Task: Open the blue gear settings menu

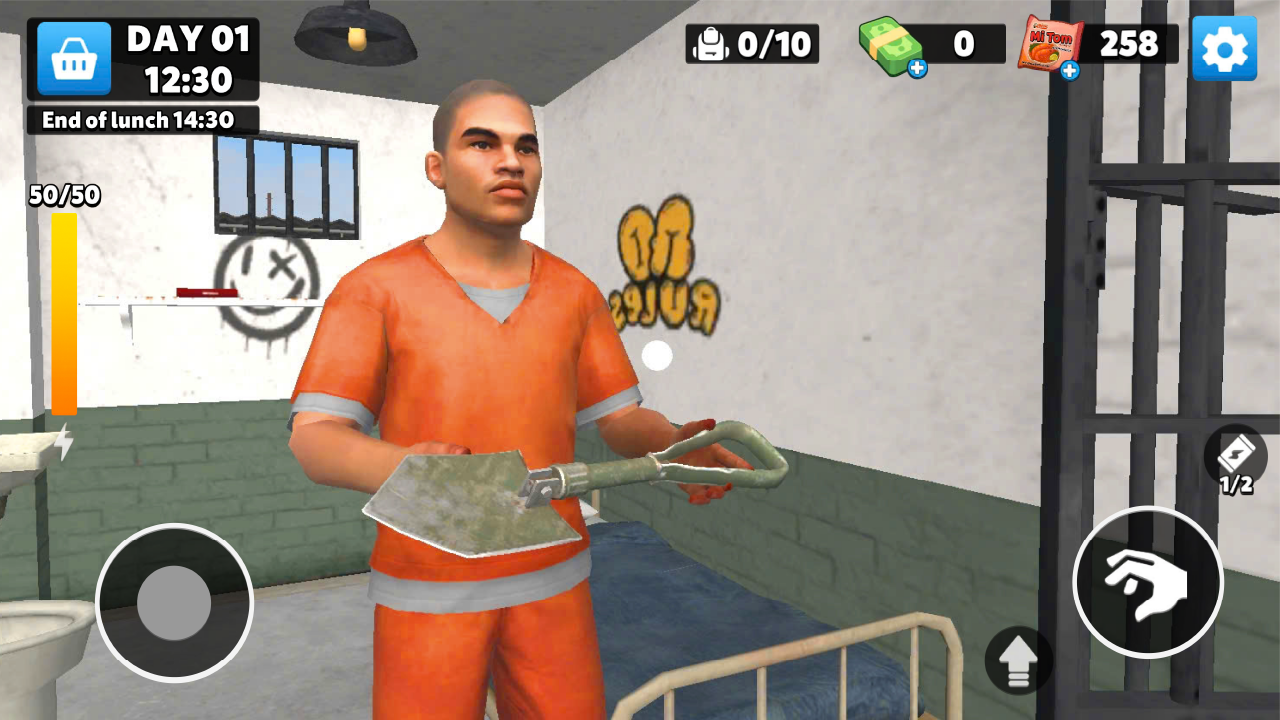Action: pyautogui.click(x=1224, y=48)
